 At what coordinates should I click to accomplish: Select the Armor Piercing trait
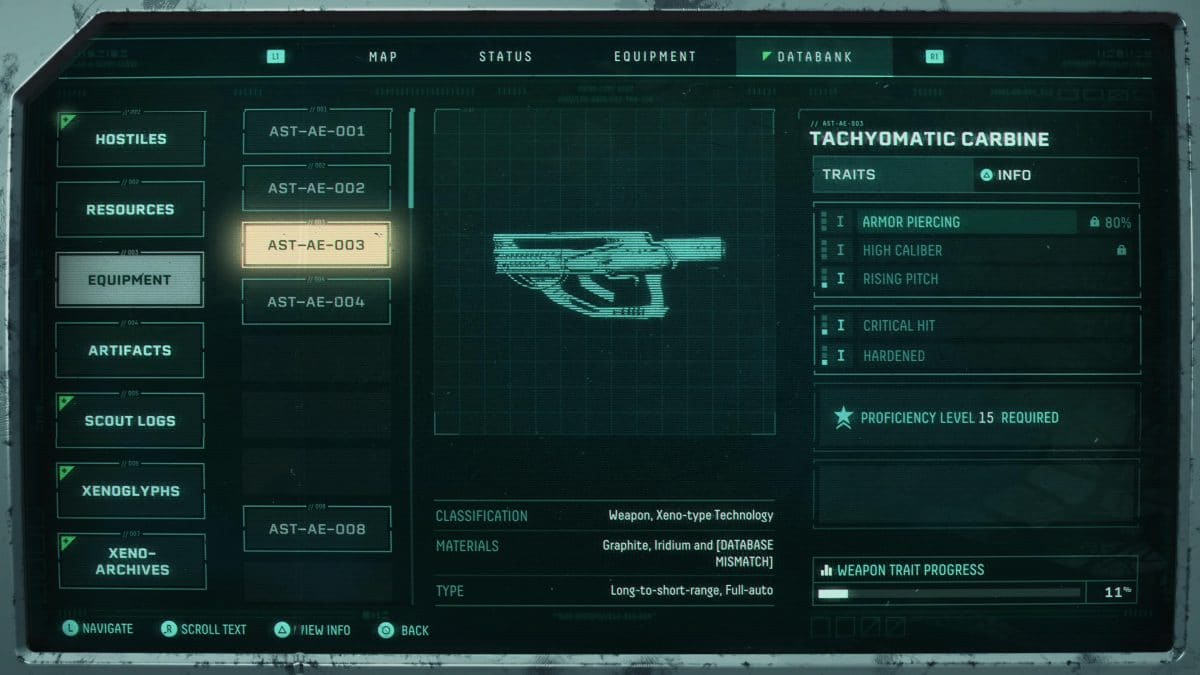pos(966,222)
